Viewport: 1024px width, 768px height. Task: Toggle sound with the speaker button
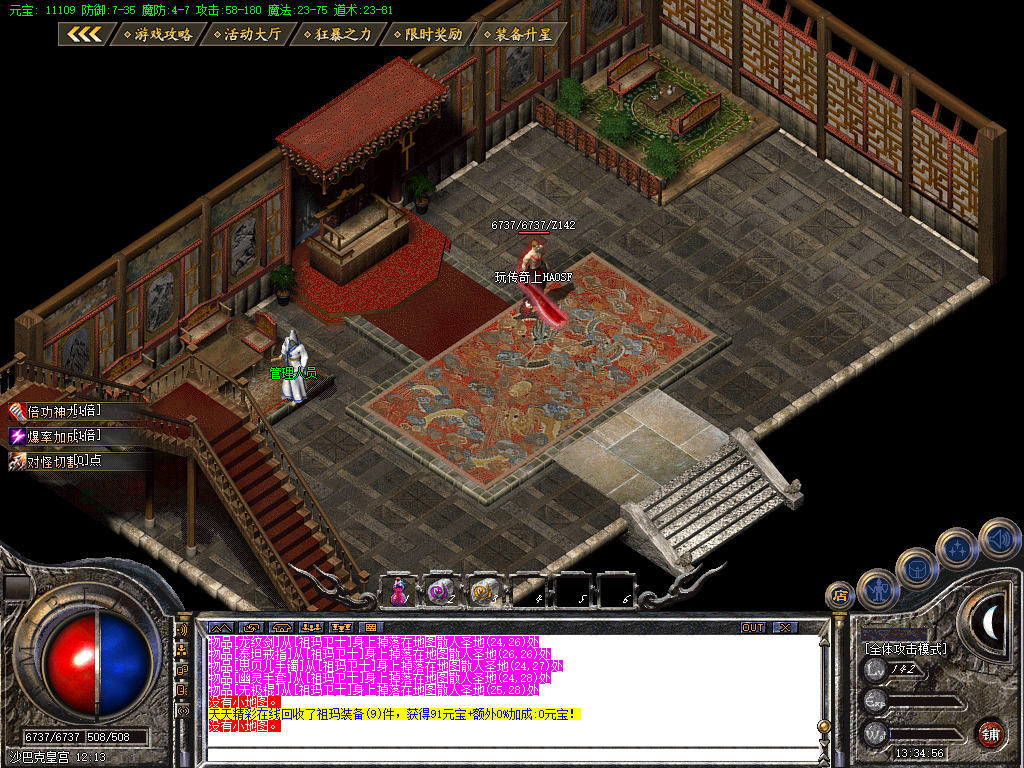[x=998, y=538]
